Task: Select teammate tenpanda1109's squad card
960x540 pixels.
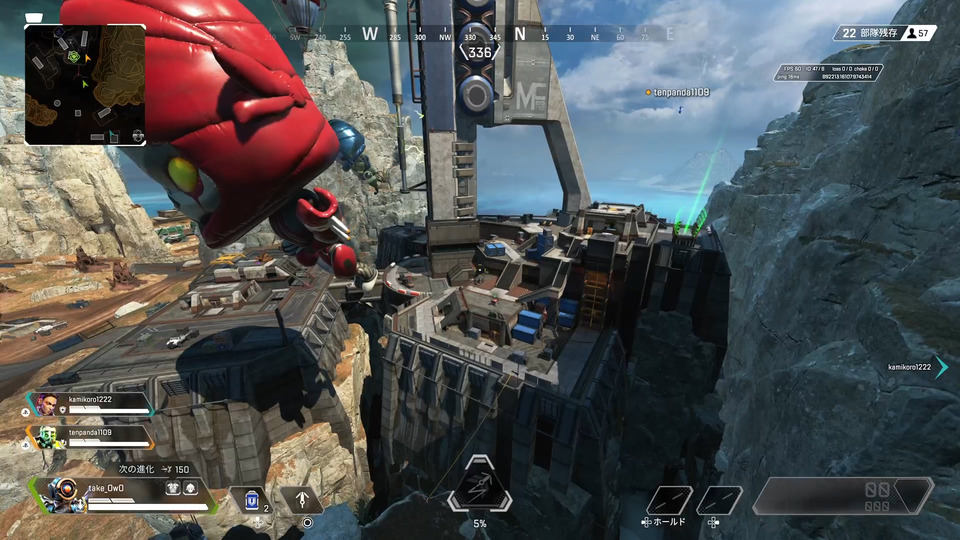Action: [92, 437]
